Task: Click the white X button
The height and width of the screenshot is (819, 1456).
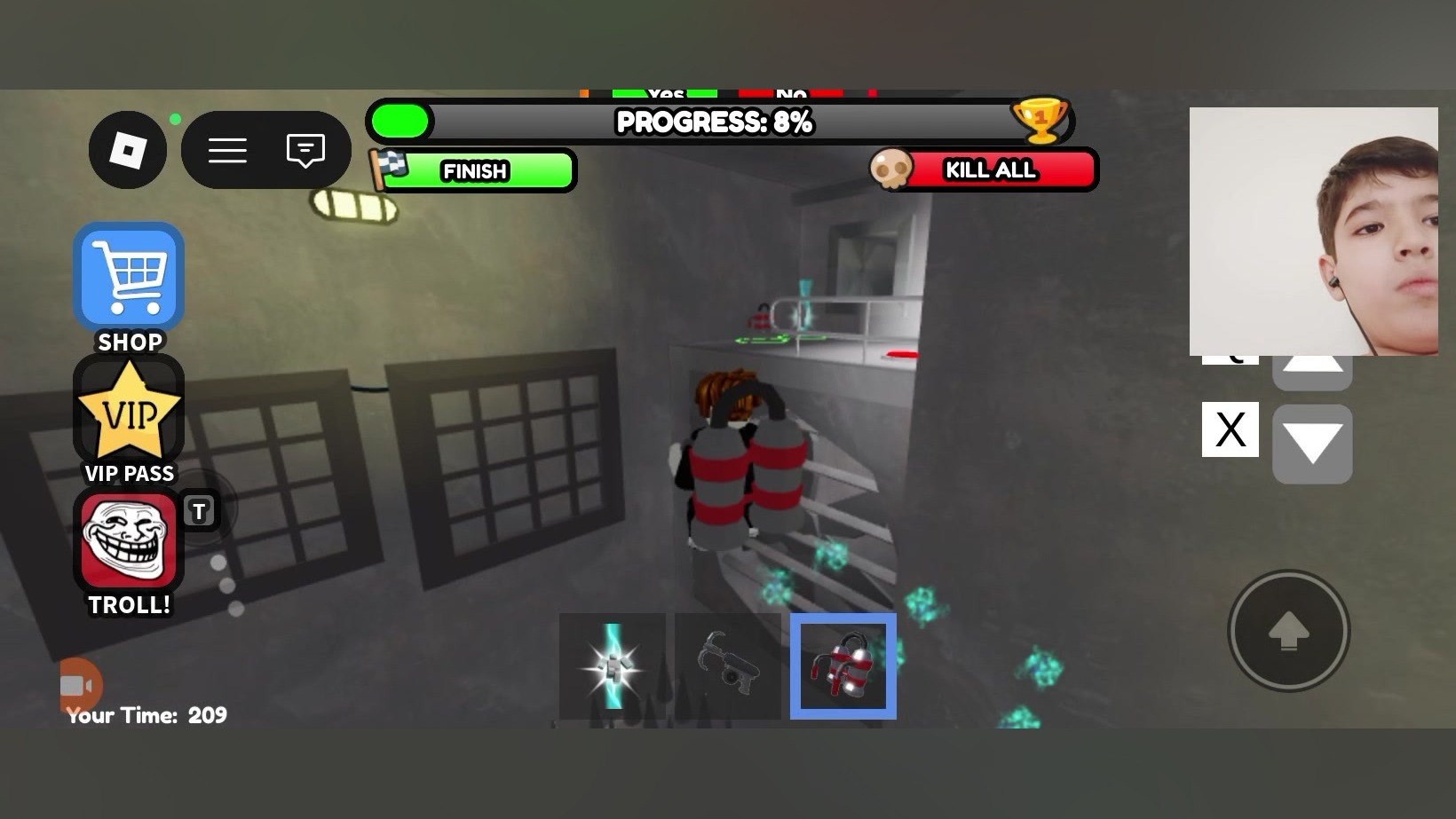Action: [1230, 429]
